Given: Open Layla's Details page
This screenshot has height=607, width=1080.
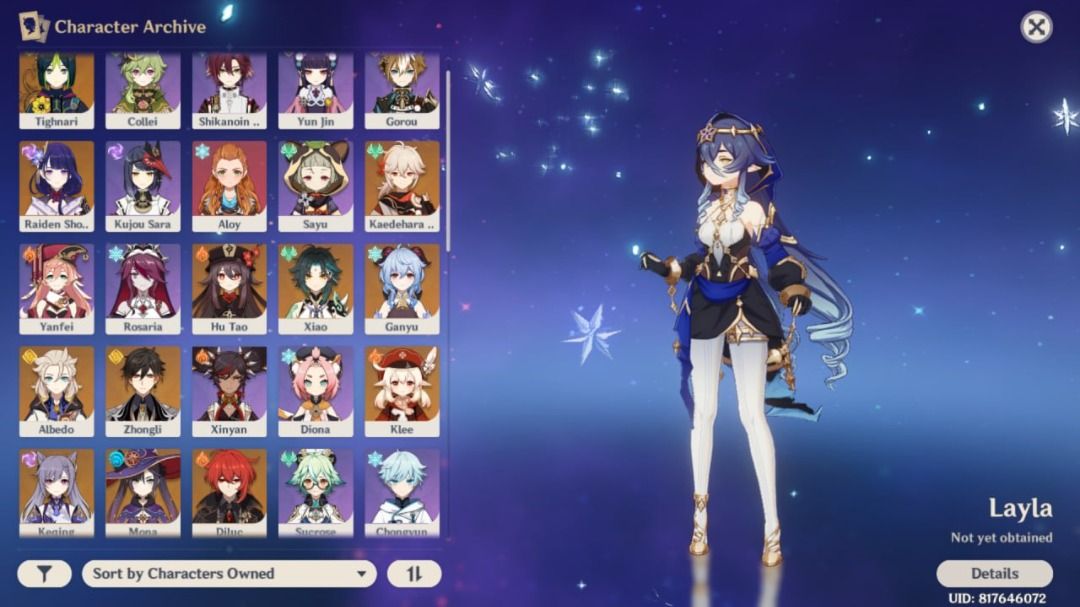Looking at the screenshot, I should (x=994, y=573).
